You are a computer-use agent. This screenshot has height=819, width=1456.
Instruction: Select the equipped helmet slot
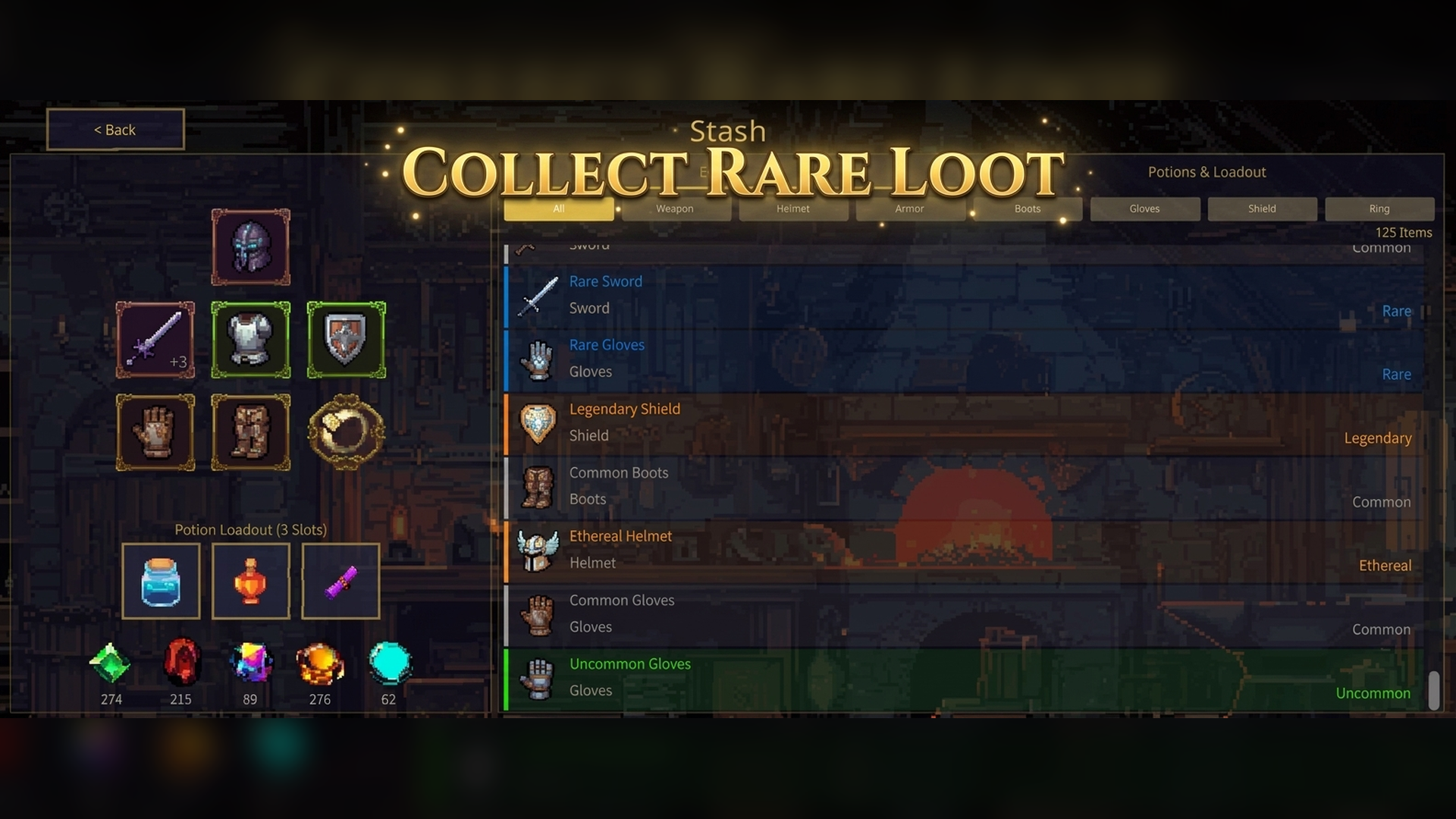[251, 248]
